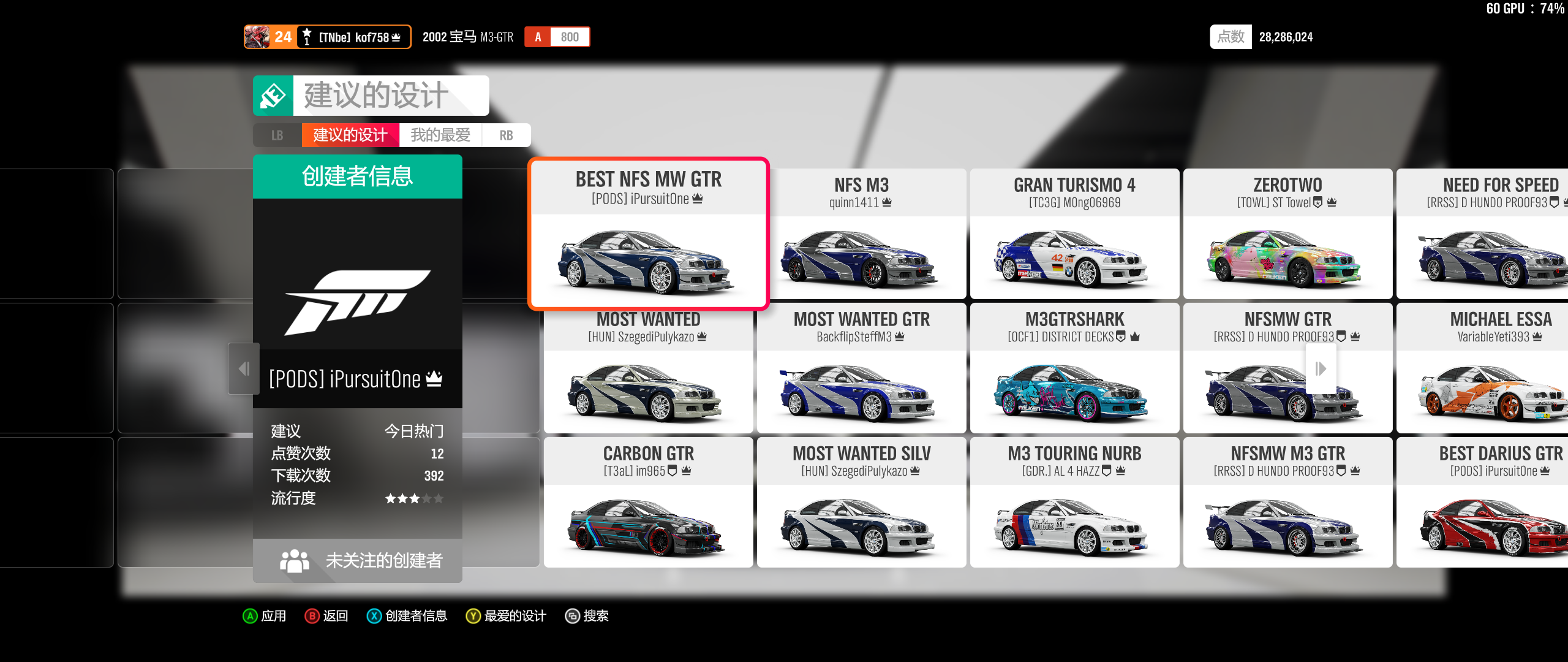Pick the MOST WANTED SILV livery
1568x662 pixels.
(861, 503)
